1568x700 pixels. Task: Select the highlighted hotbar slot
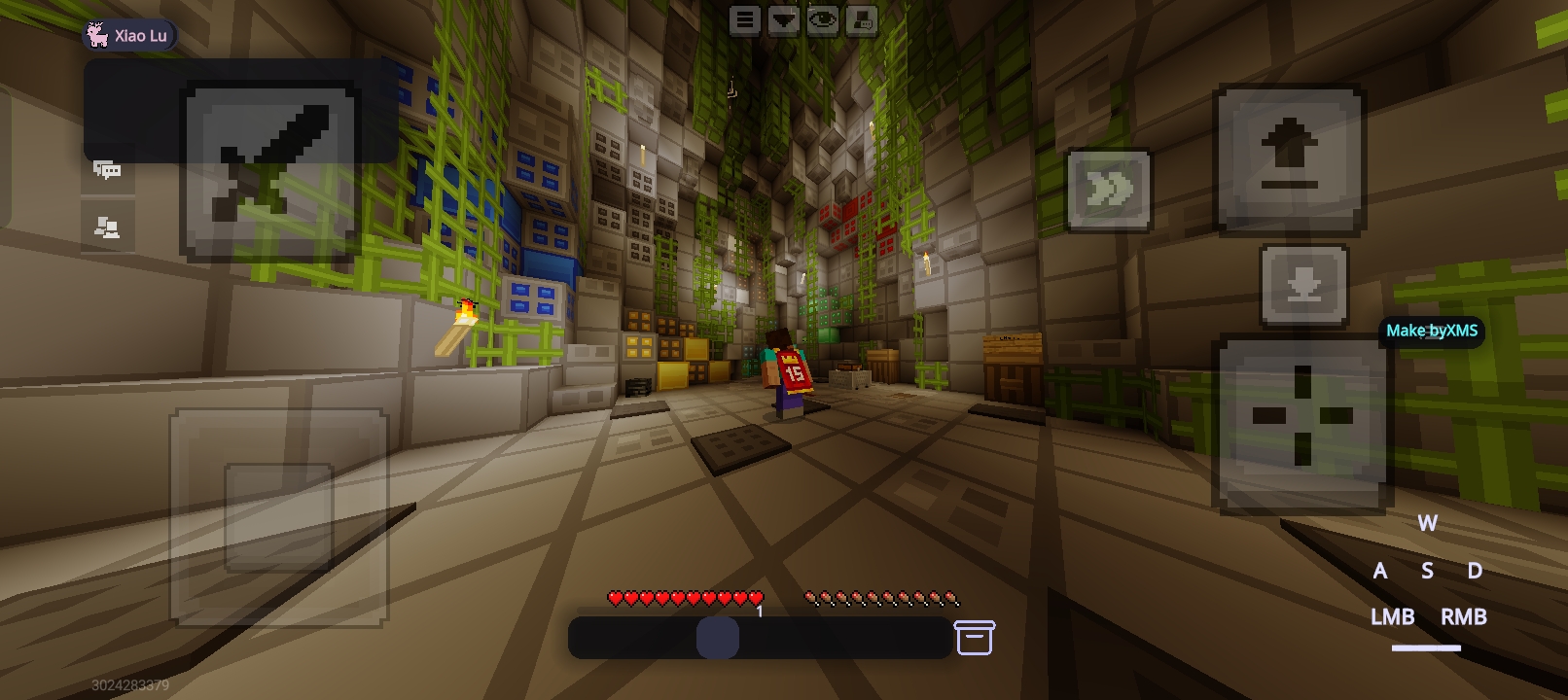click(718, 638)
